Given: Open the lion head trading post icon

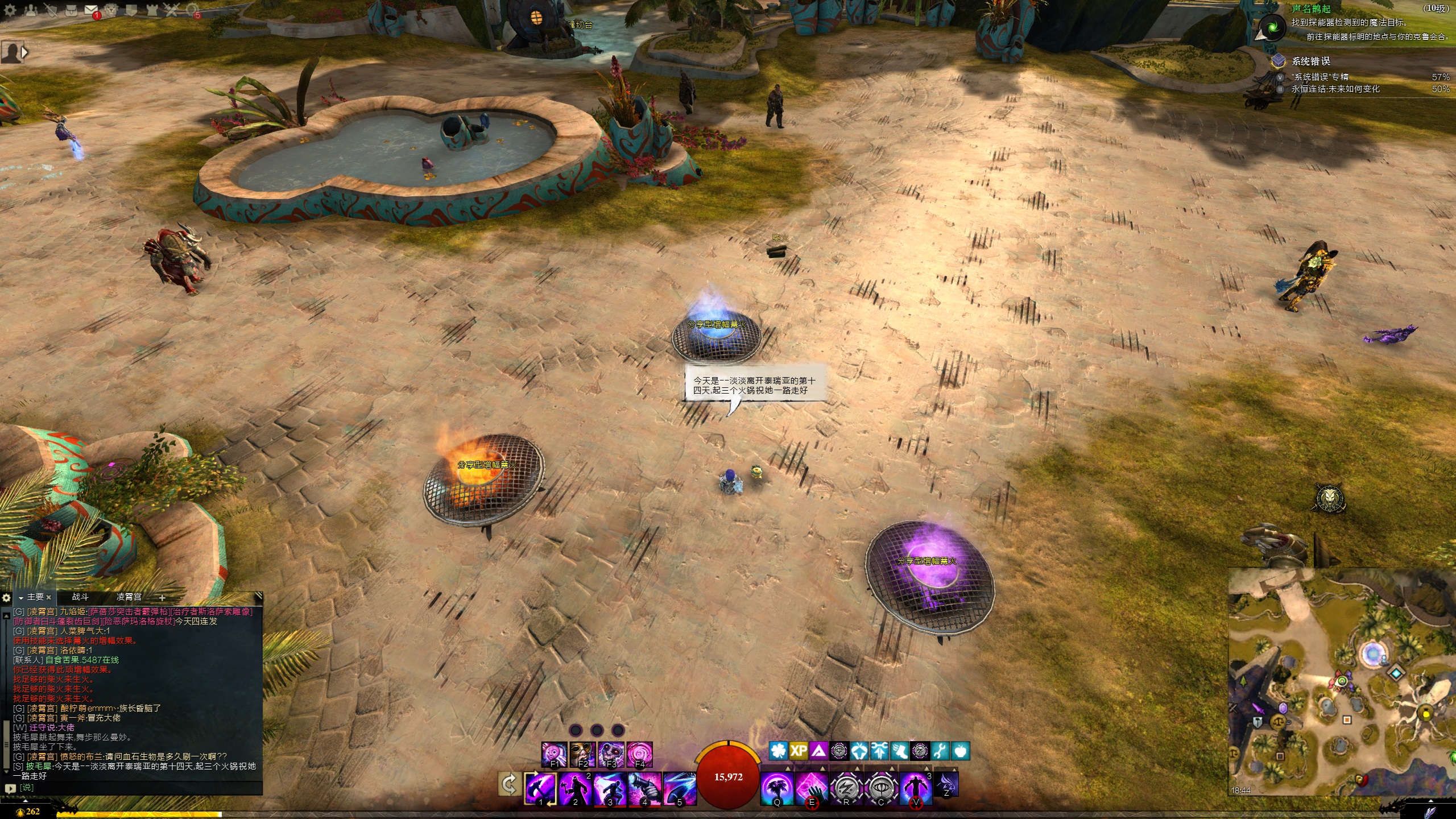Looking at the screenshot, I should (111, 10).
